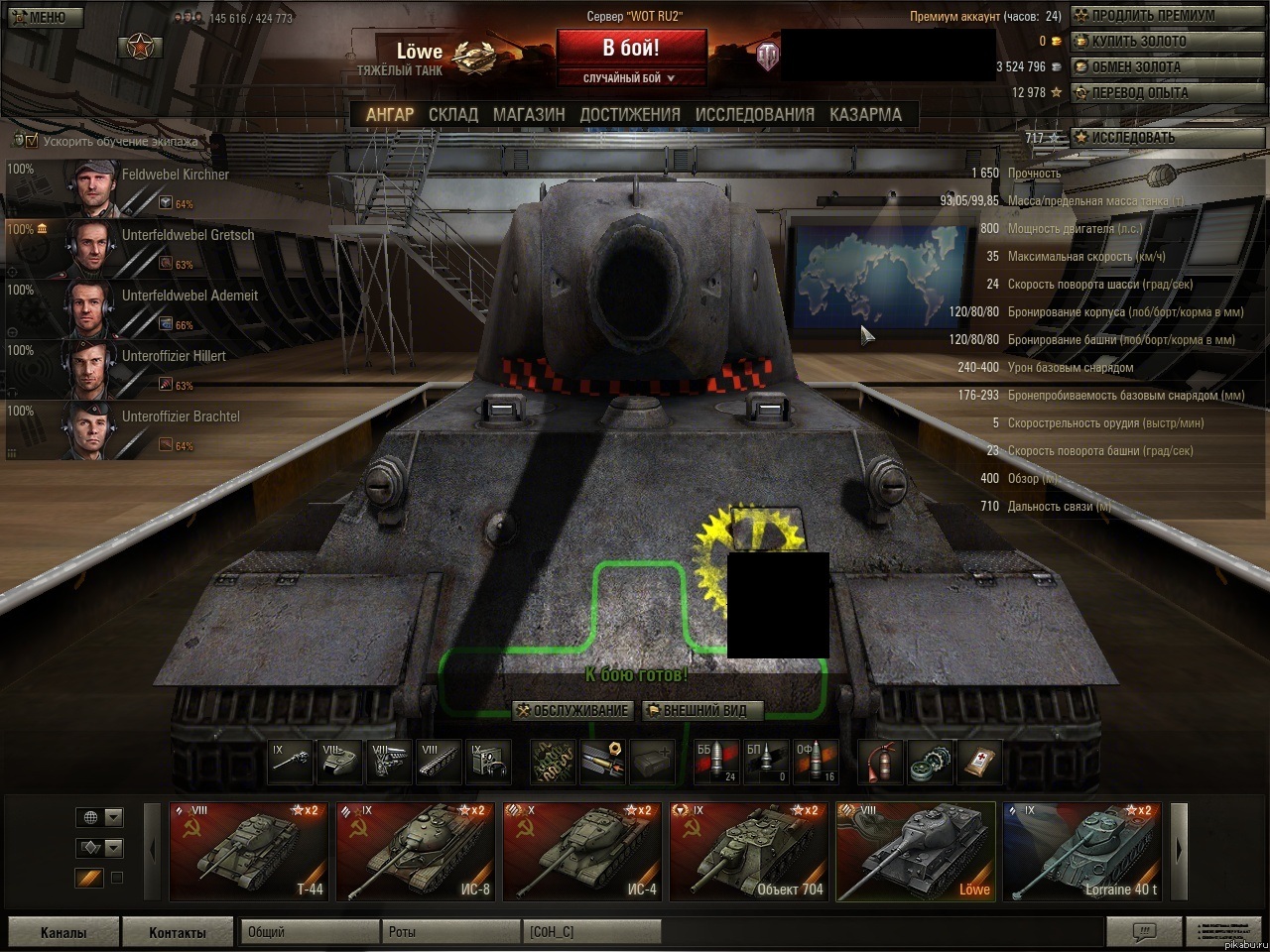This screenshot has width=1270, height=952.
Task: Start the battle with В бой!
Action: [631, 48]
